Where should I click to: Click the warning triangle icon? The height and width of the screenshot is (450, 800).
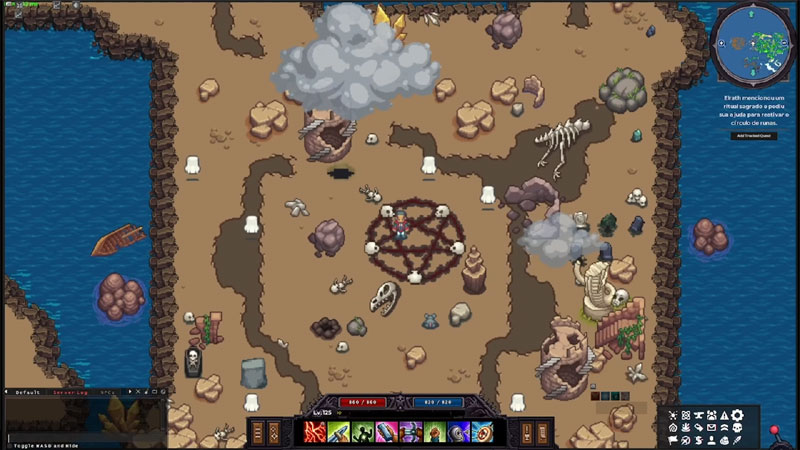pos(724,415)
